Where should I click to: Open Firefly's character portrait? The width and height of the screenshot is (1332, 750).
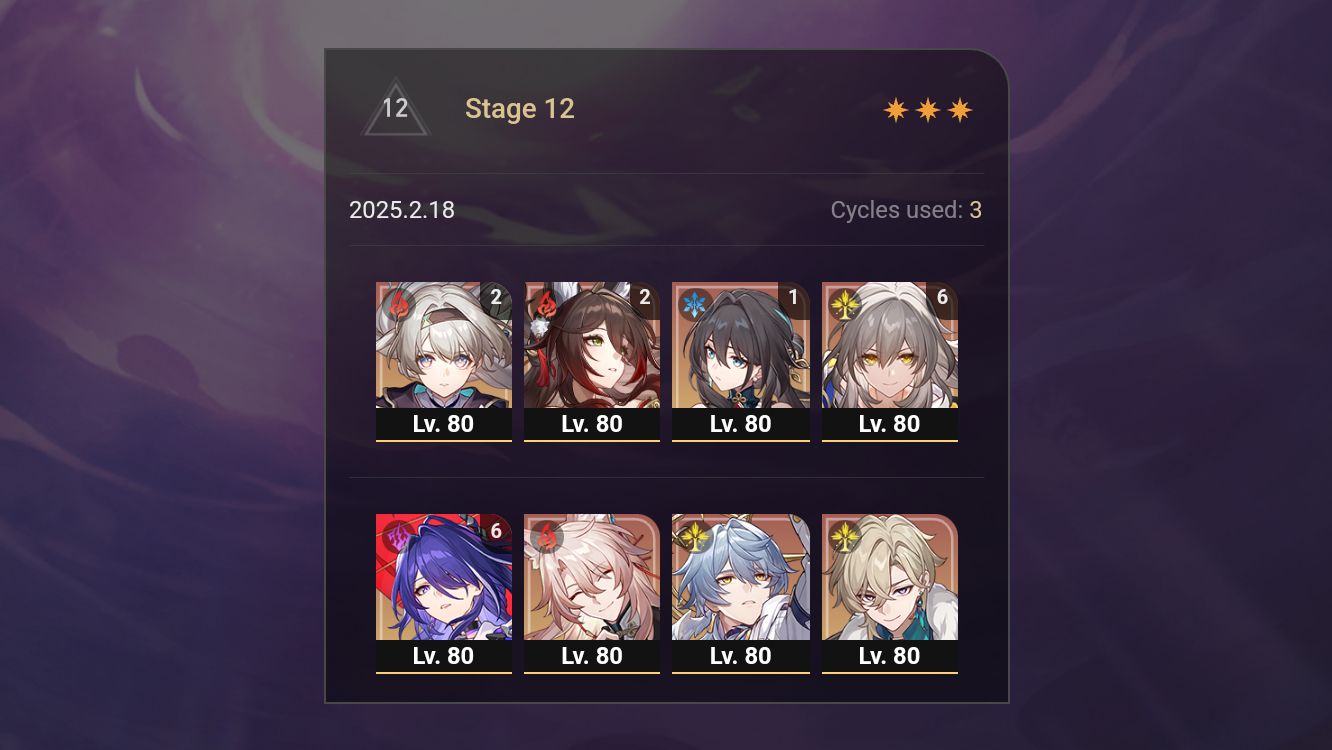(x=443, y=350)
